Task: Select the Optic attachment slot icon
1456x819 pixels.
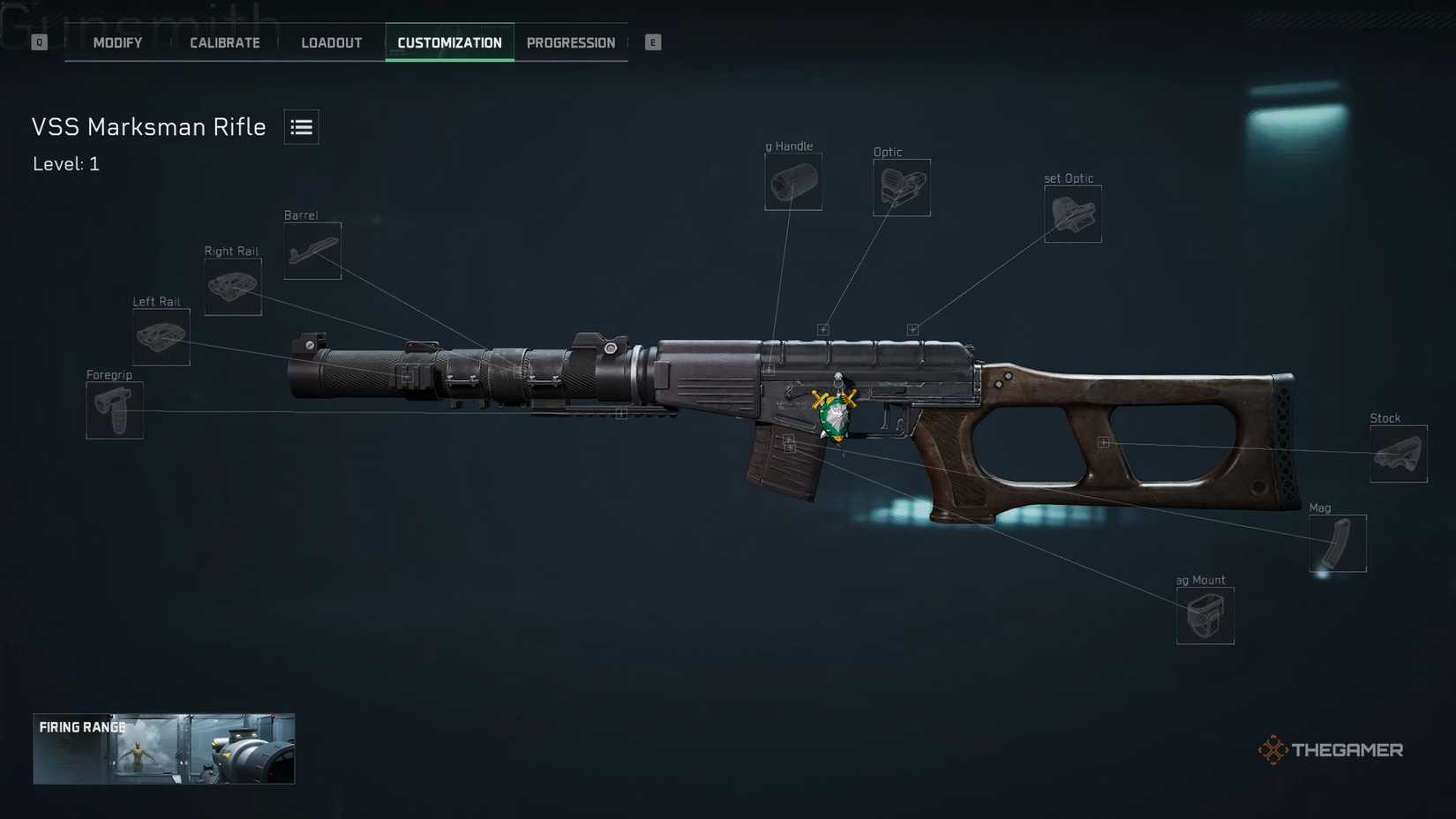Action: tap(901, 187)
